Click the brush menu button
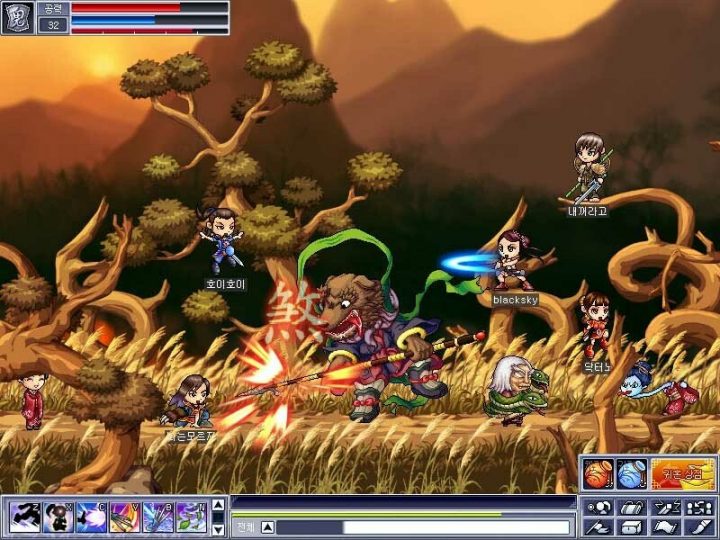This screenshot has height=540, width=720. 699,527
